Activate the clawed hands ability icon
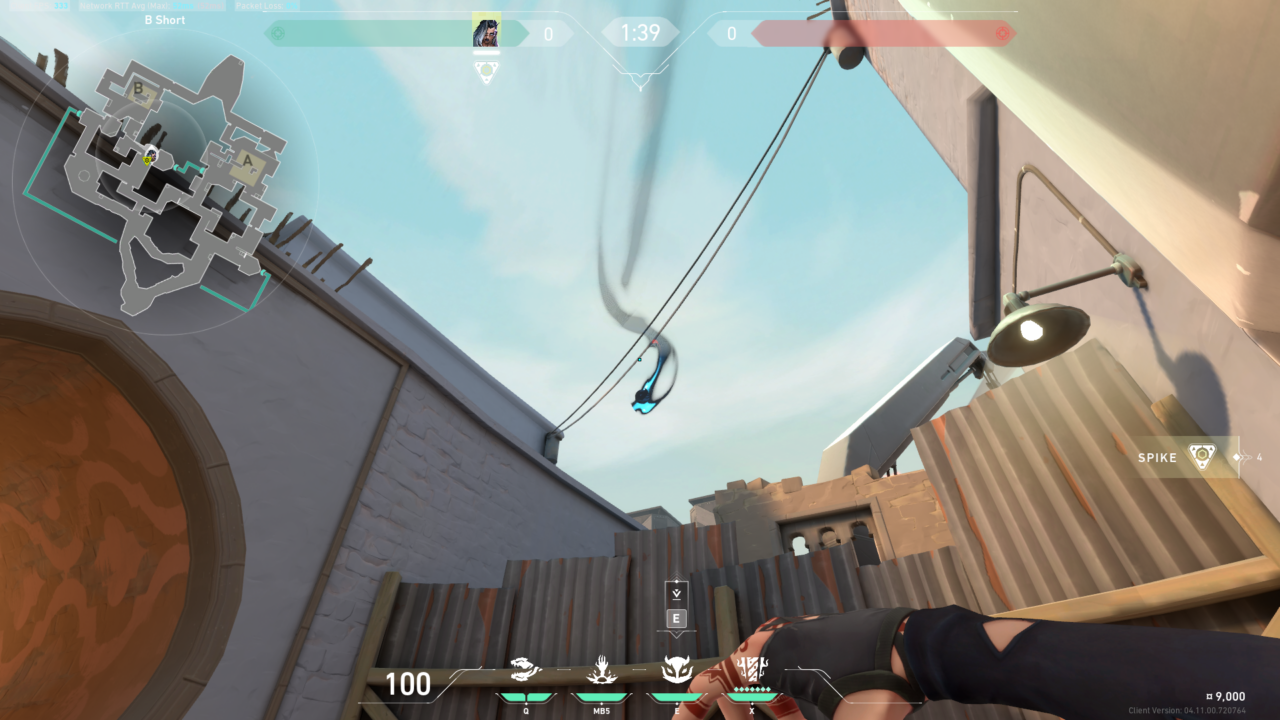This screenshot has height=720, width=1280. click(x=526, y=669)
